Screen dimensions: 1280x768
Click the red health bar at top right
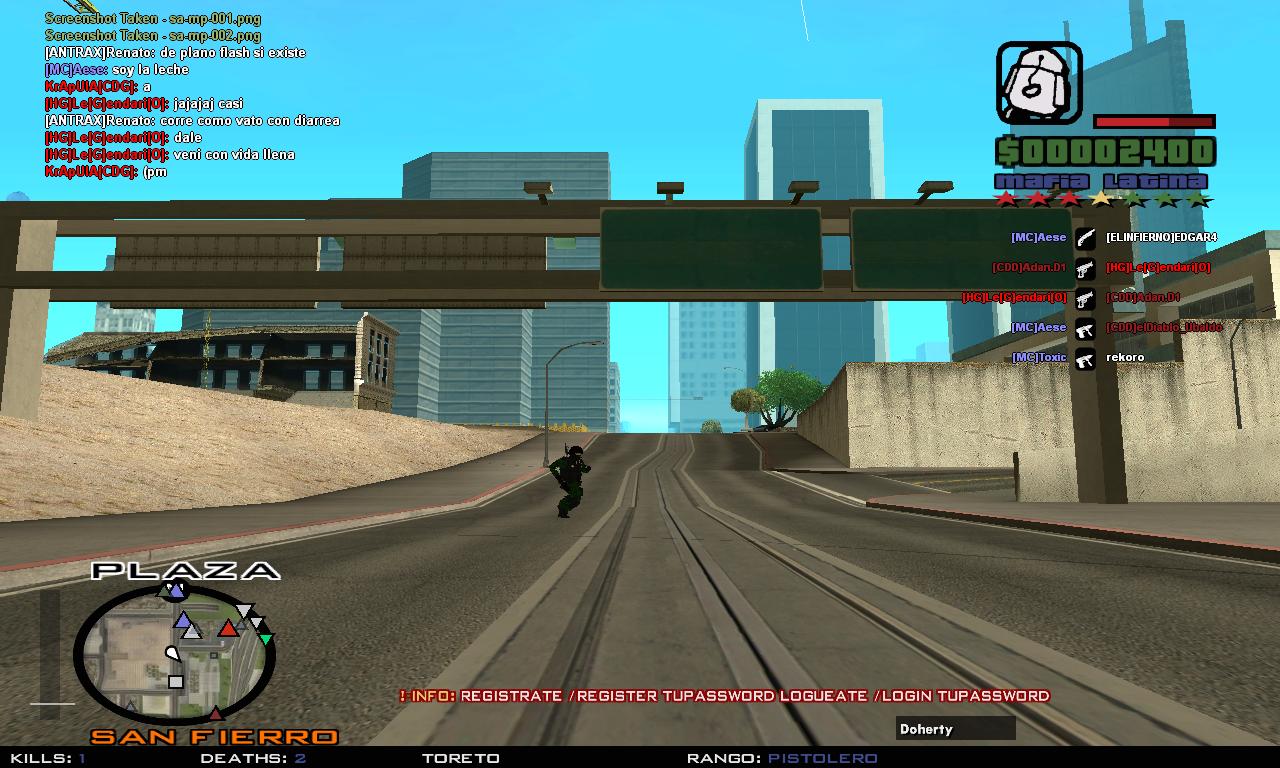1153,121
